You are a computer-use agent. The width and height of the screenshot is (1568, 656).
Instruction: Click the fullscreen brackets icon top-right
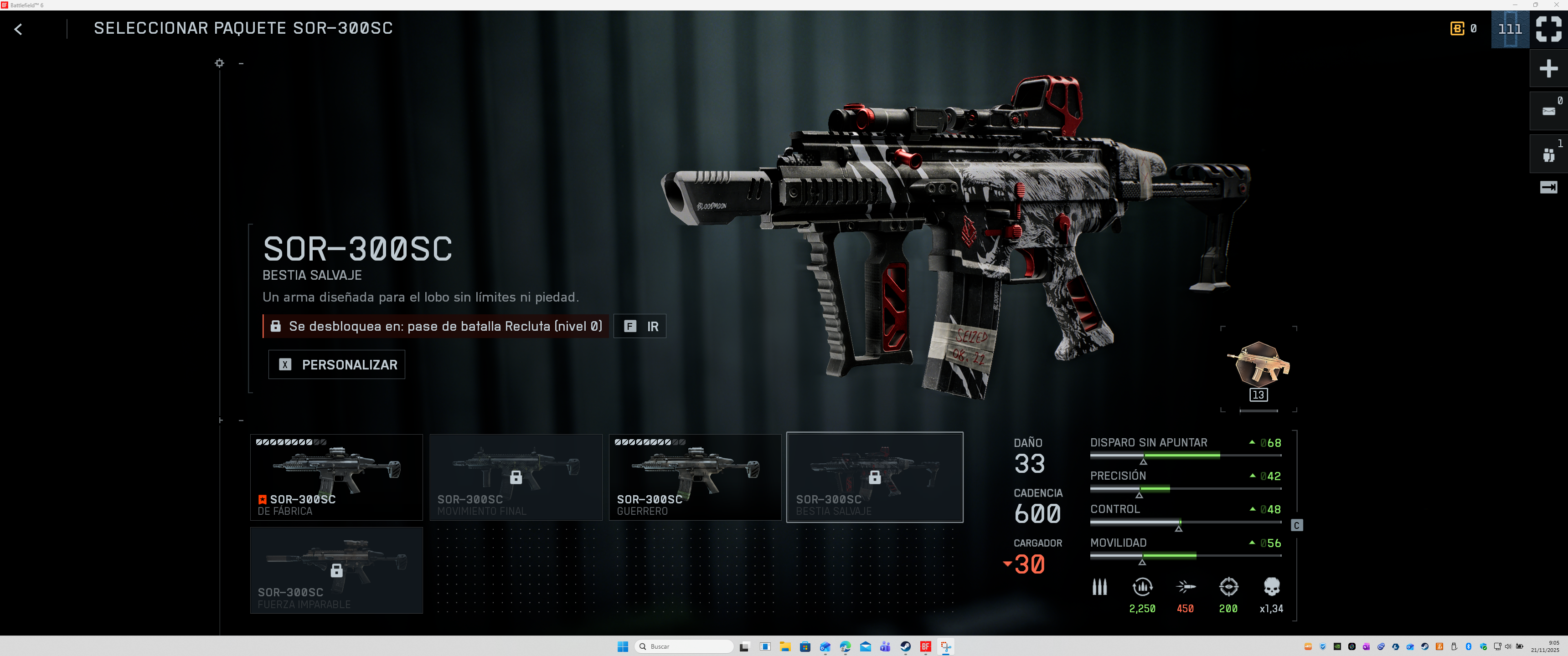1548,29
